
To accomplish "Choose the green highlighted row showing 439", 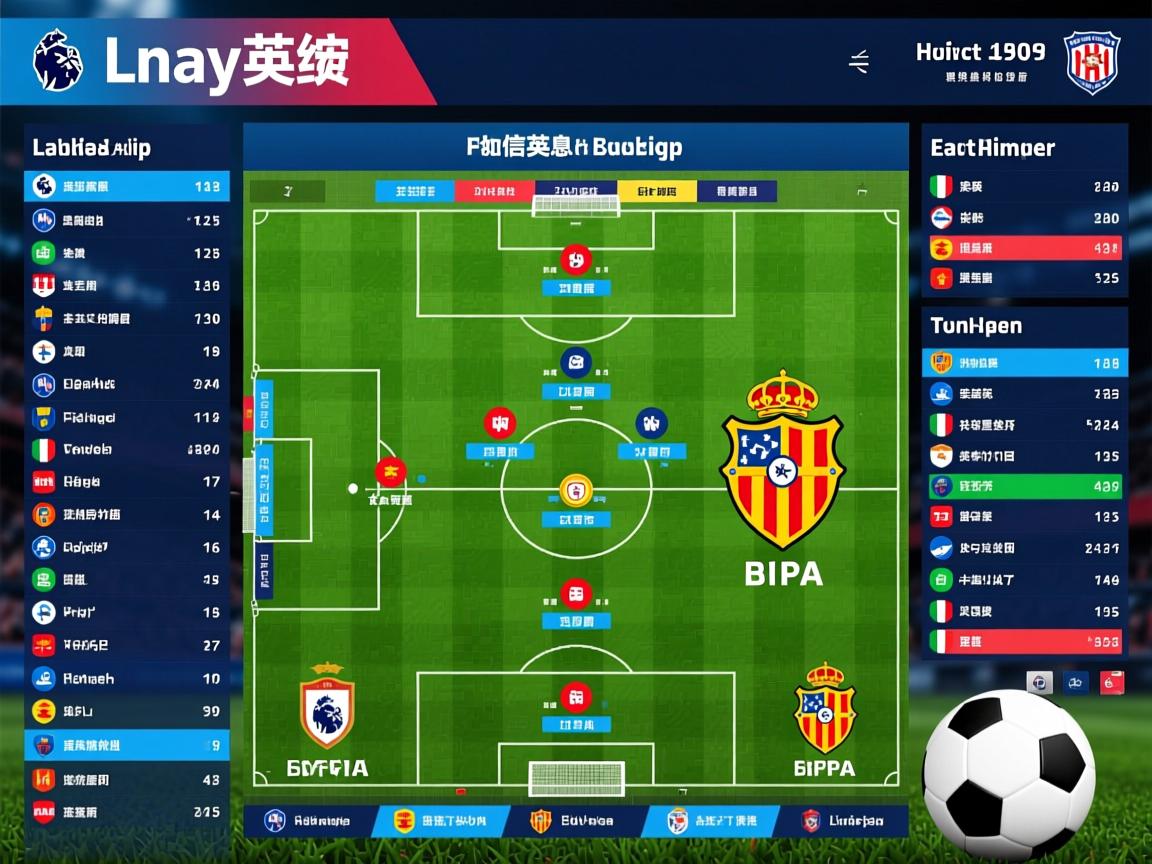I will point(1025,487).
